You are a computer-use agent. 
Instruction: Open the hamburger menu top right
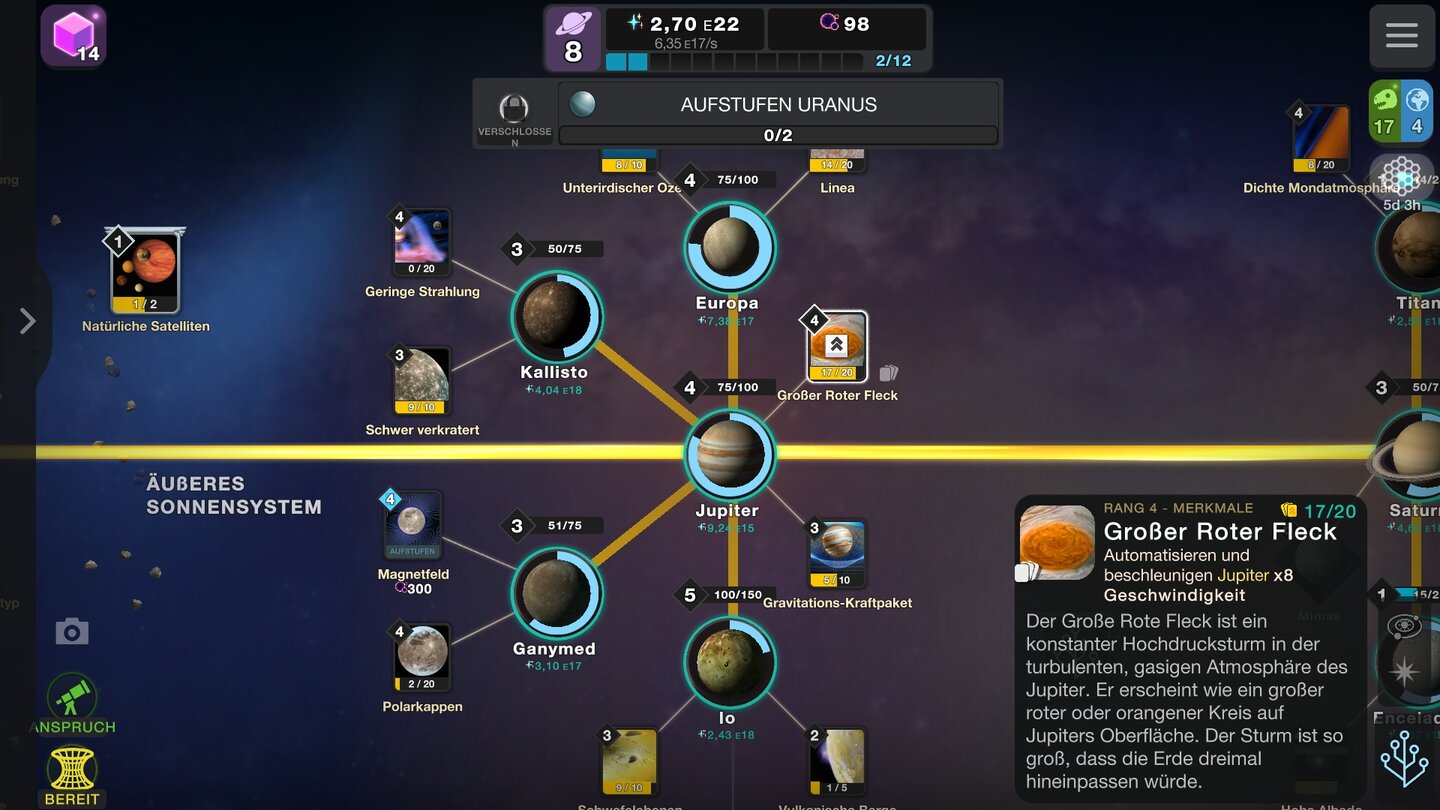tap(1401, 35)
